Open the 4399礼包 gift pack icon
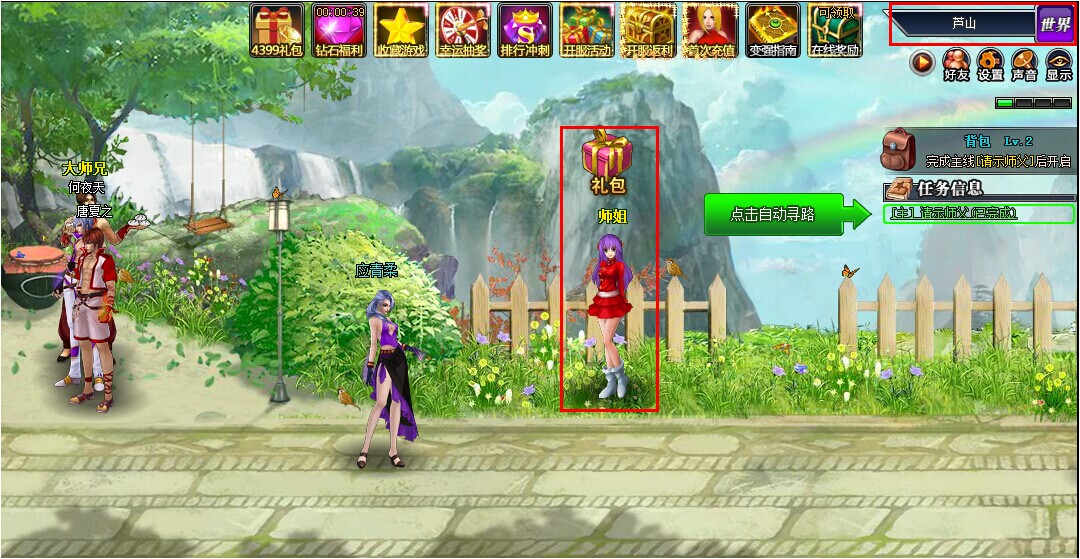 [277, 29]
